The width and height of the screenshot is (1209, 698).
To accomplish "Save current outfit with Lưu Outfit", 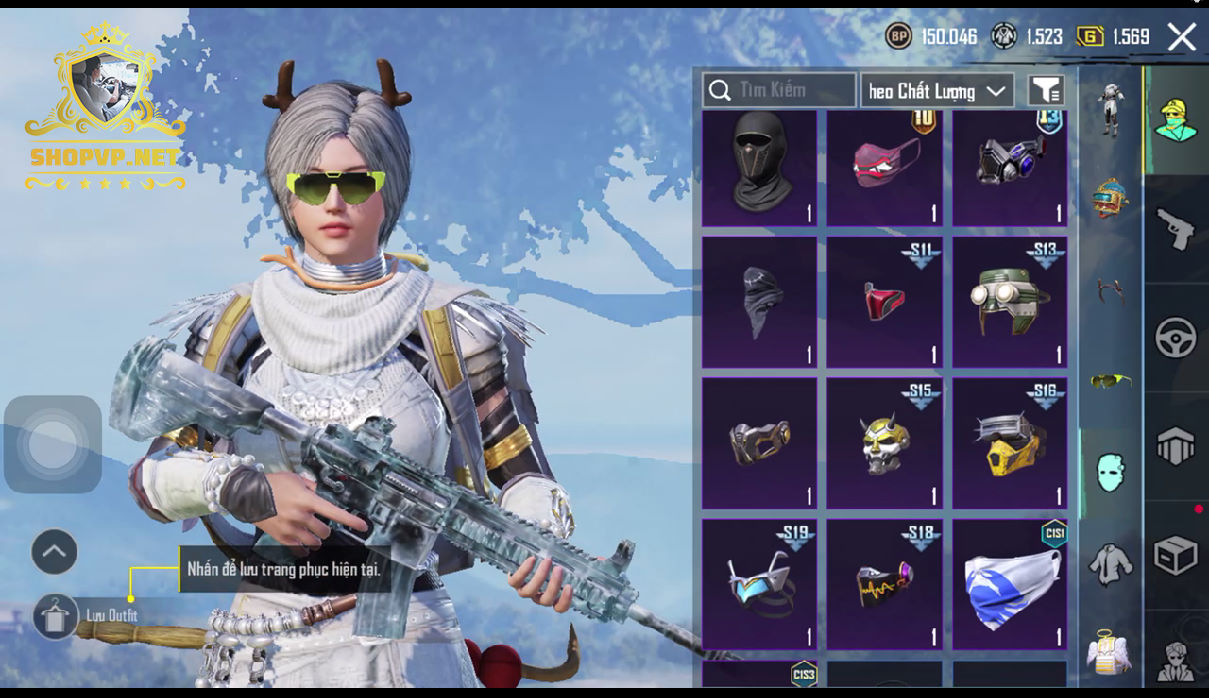I will click(55, 615).
